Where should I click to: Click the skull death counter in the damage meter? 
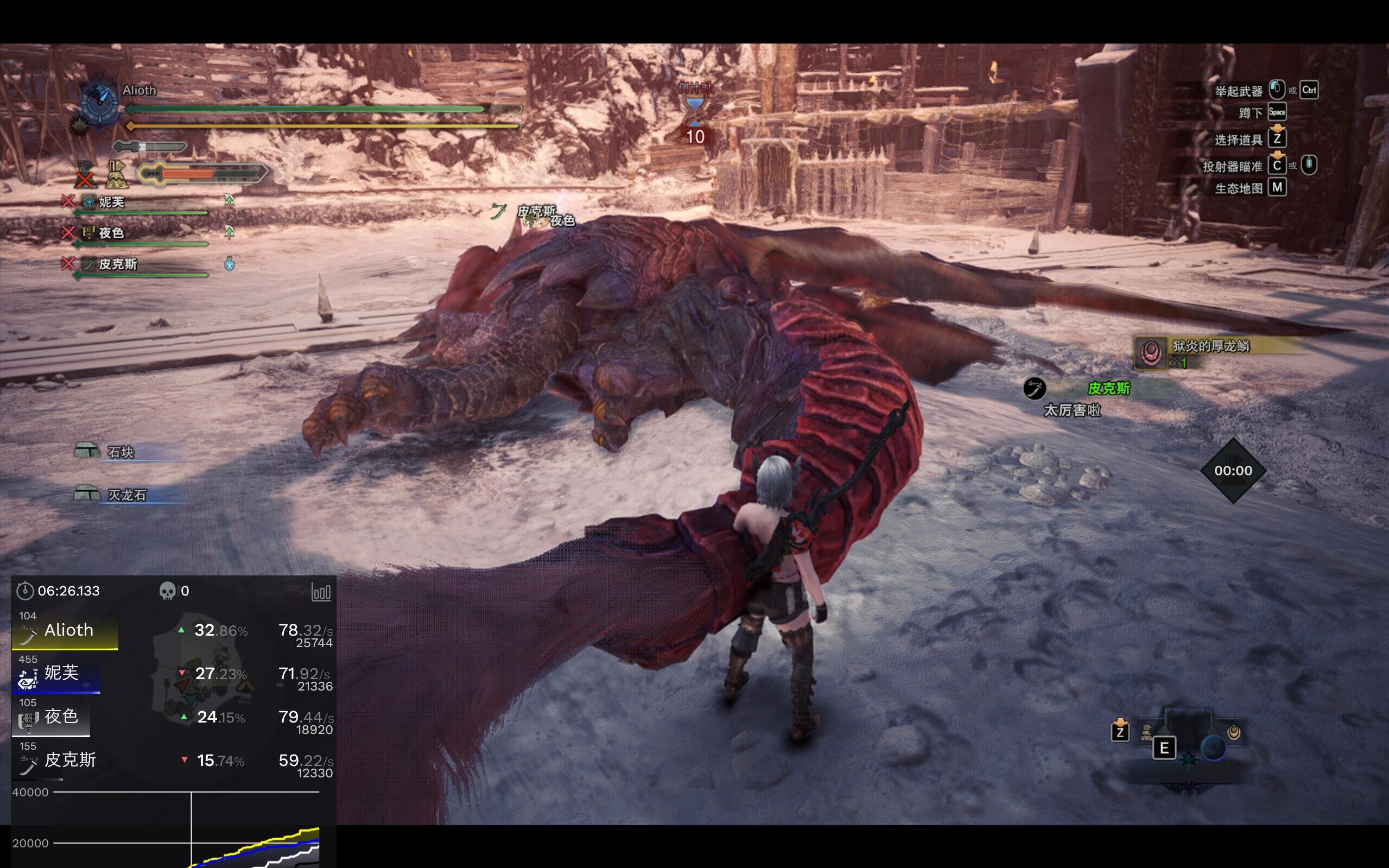click(167, 591)
